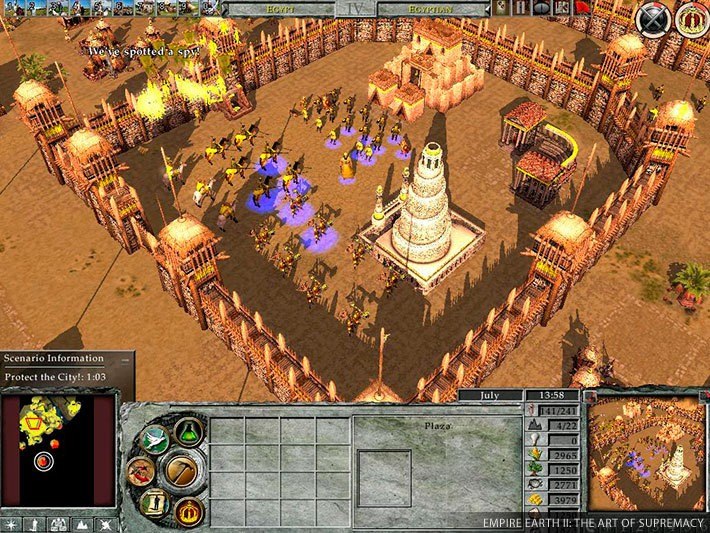Click the epoch IV indicator

(x=355, y=9)
